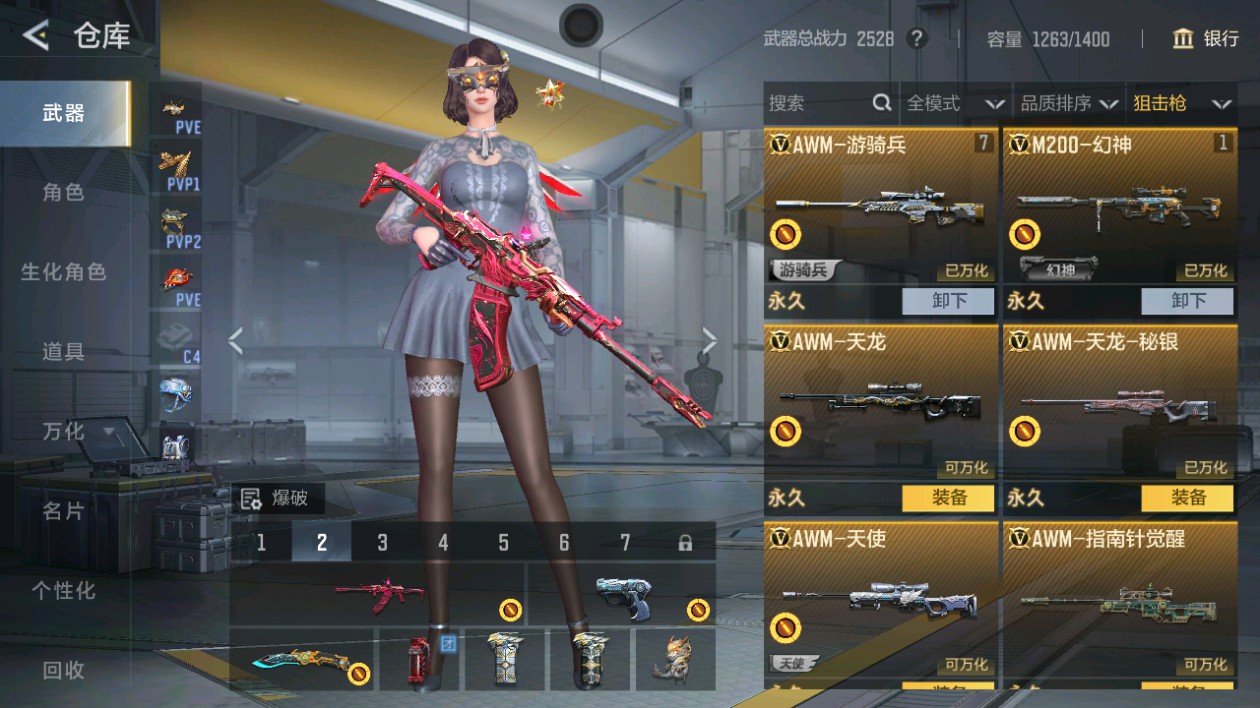1260x708 pixels.
Task: Open the 名片 section
Action: [63, 511]
